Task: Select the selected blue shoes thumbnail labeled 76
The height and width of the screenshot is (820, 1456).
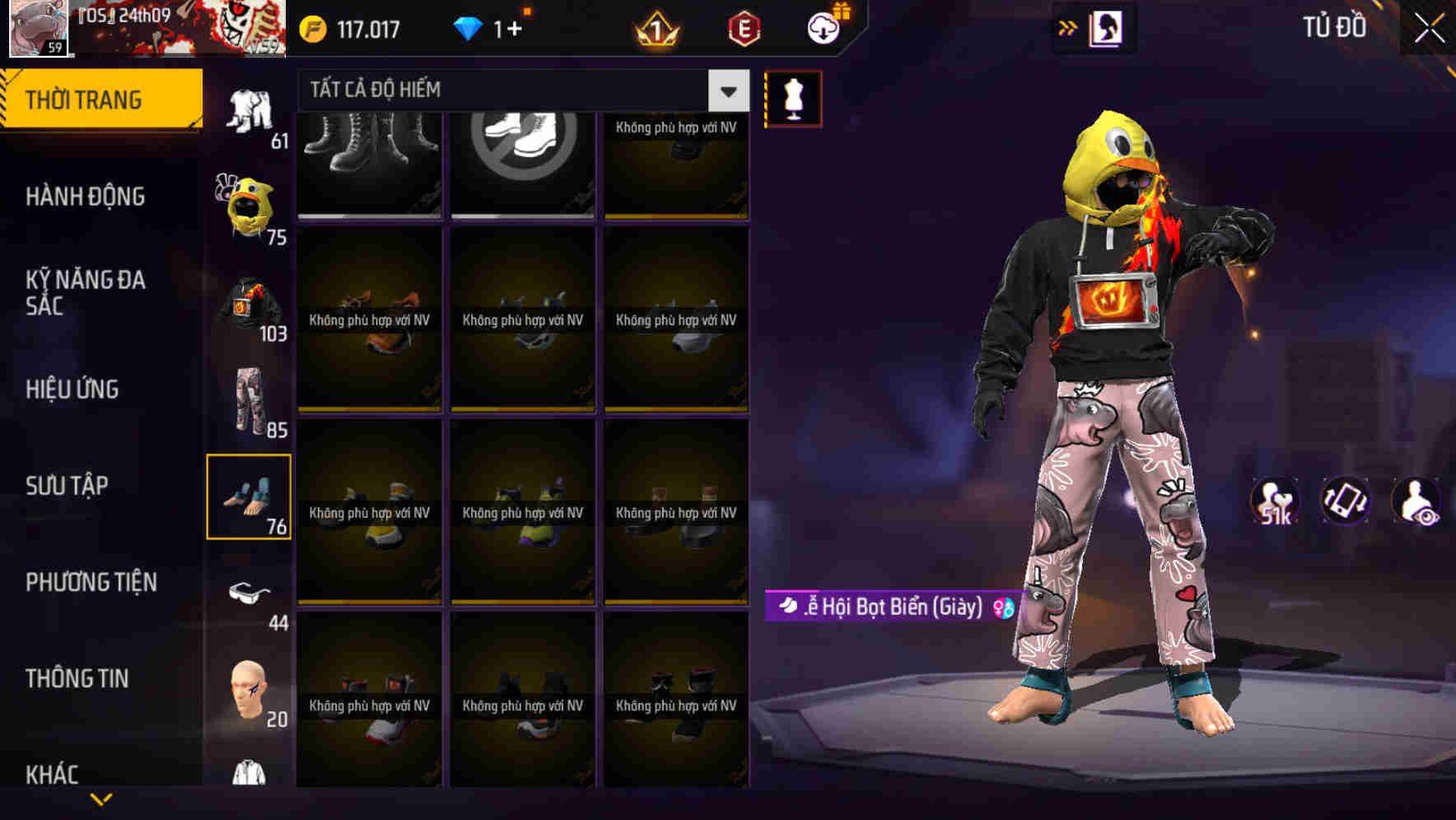Action: point(250,494)
